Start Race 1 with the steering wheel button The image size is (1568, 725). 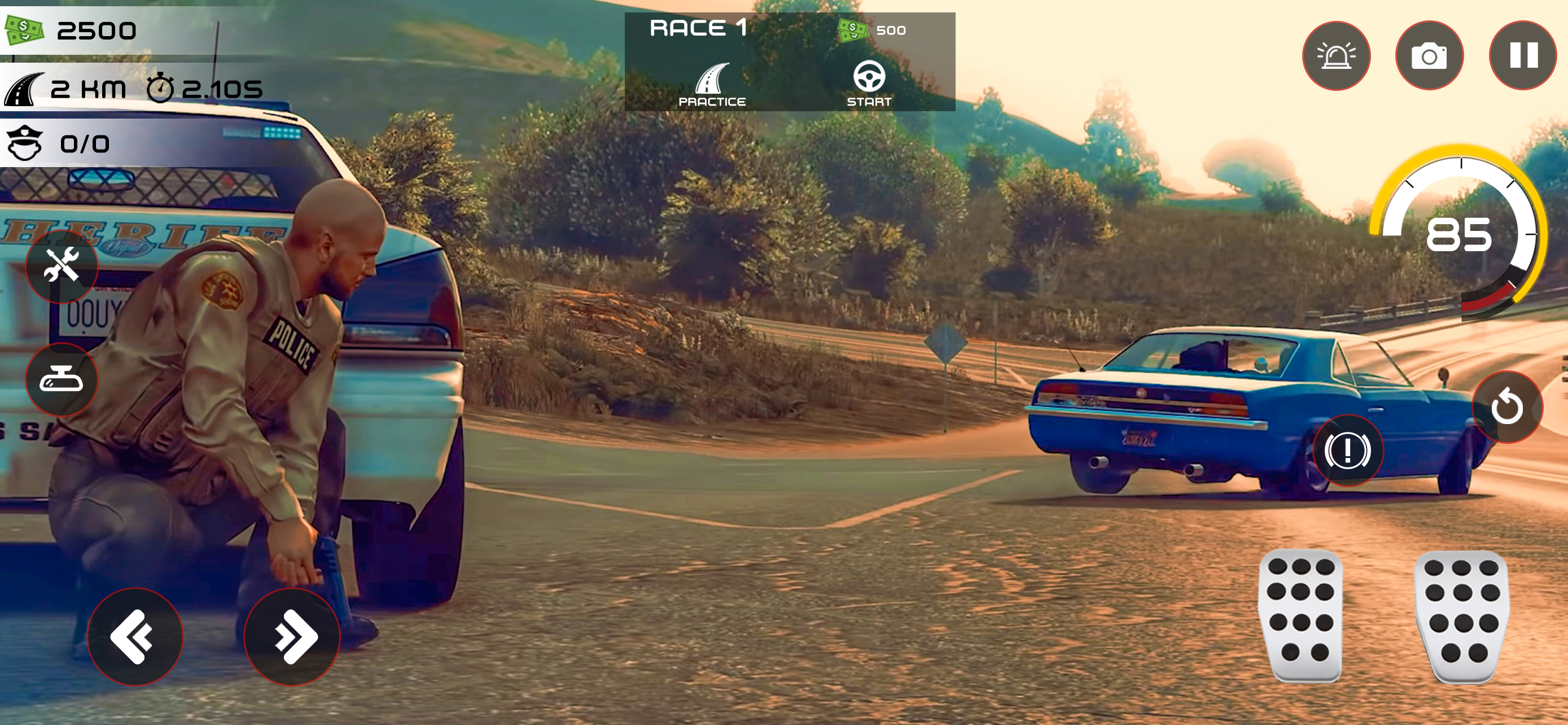tap(869, 84)
